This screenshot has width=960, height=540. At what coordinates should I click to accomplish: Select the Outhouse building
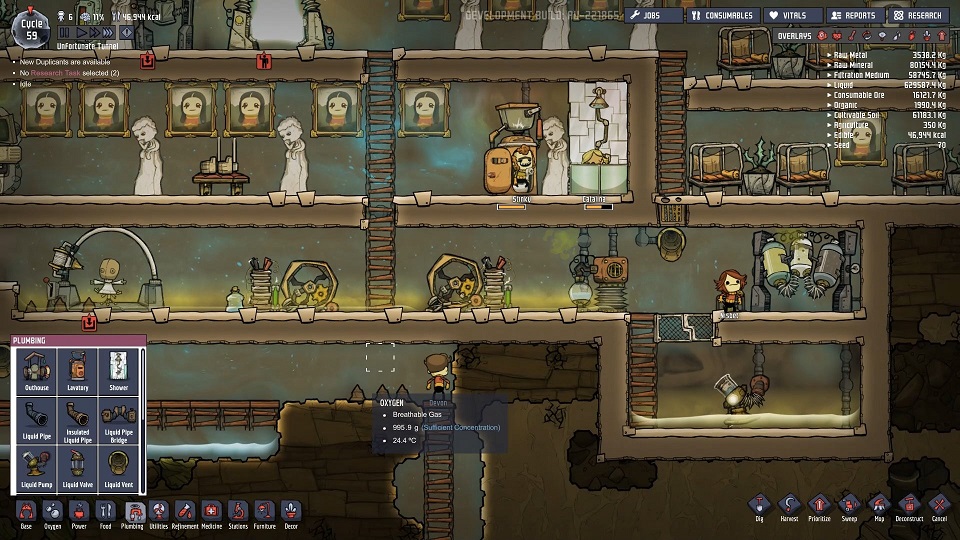(x=35, y=370)
